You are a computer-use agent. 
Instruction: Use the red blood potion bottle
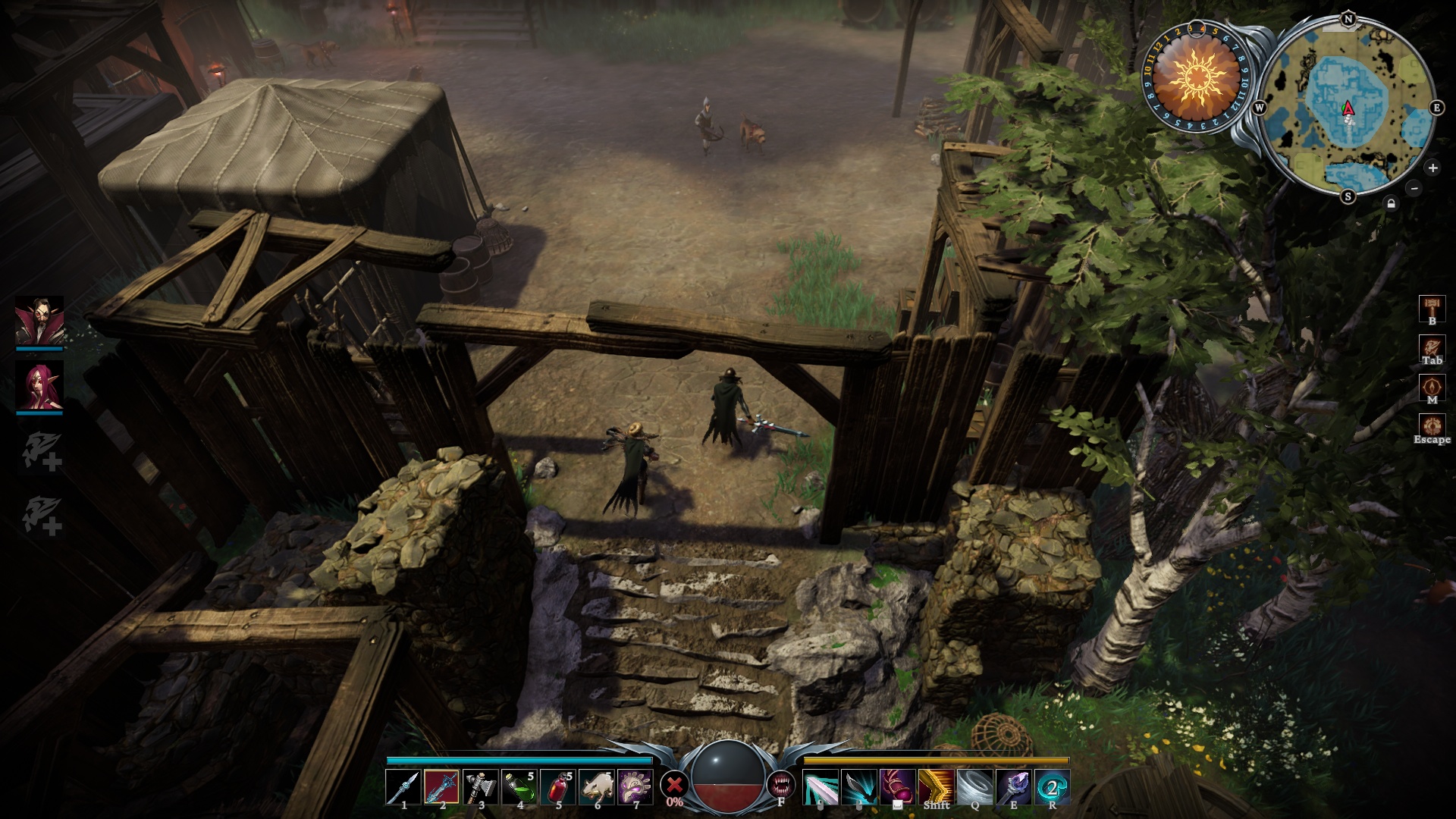click(x=558, y=786)
